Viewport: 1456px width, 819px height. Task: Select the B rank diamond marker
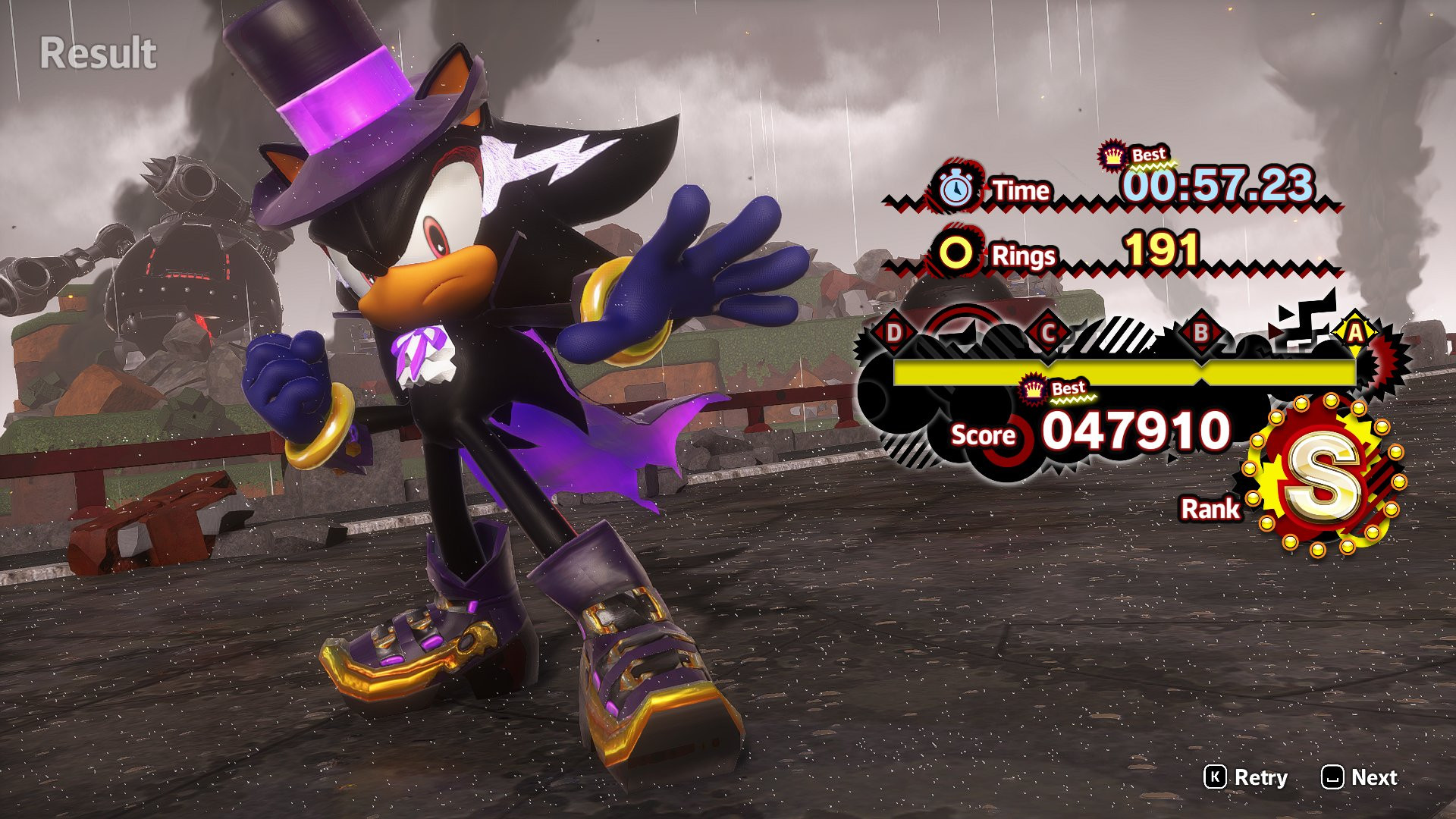(x=1200, y=331)
